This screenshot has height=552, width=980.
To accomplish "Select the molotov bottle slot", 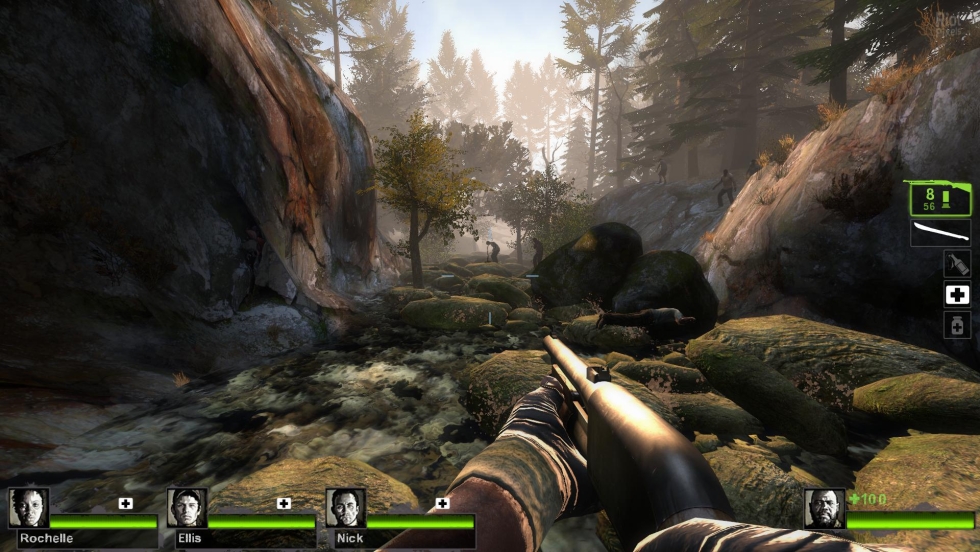I will point(957,263).
